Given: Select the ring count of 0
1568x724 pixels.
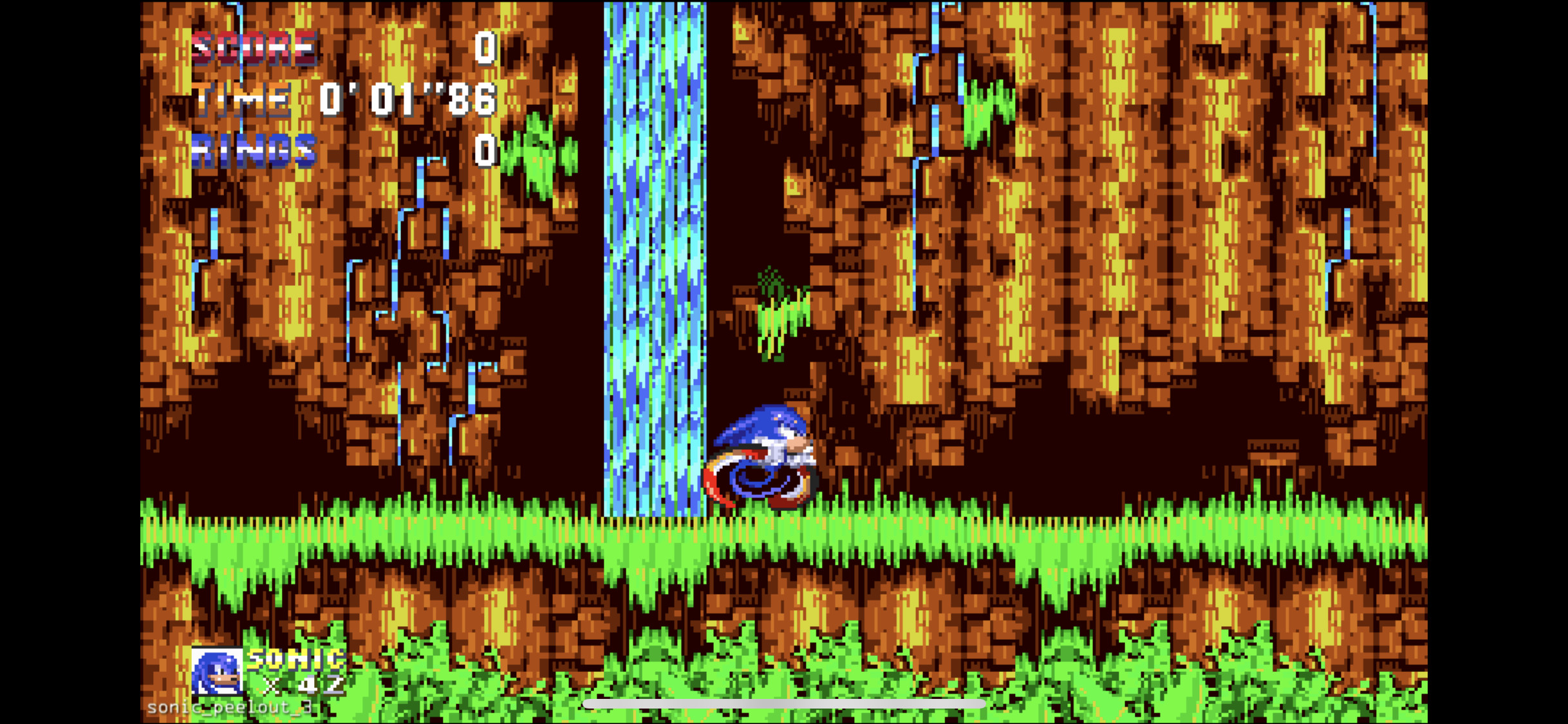Looking at the screenshot, I should (484, 151).
